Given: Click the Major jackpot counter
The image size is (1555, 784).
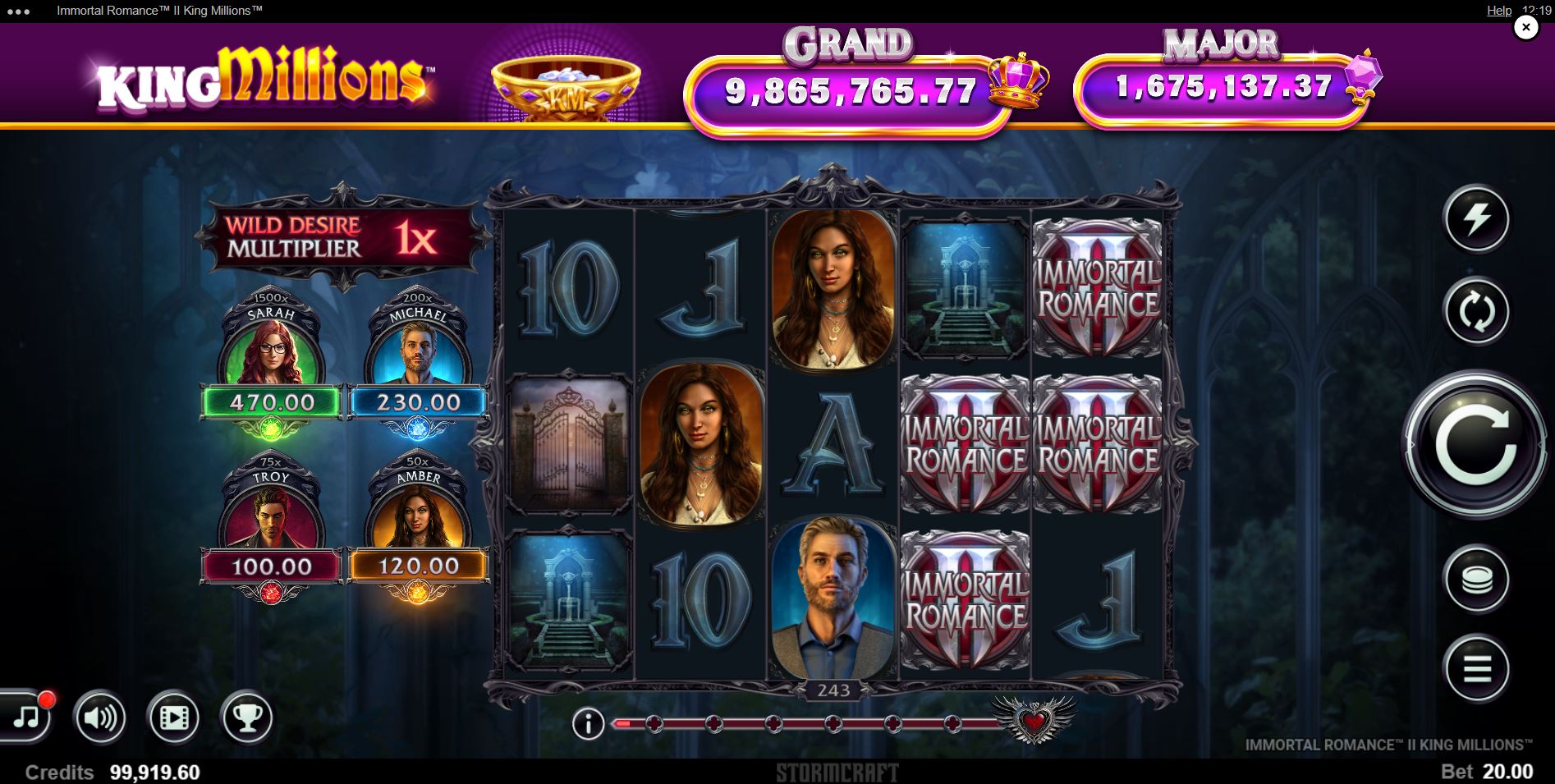Looking at the screenshot, I should point(1223,86).
